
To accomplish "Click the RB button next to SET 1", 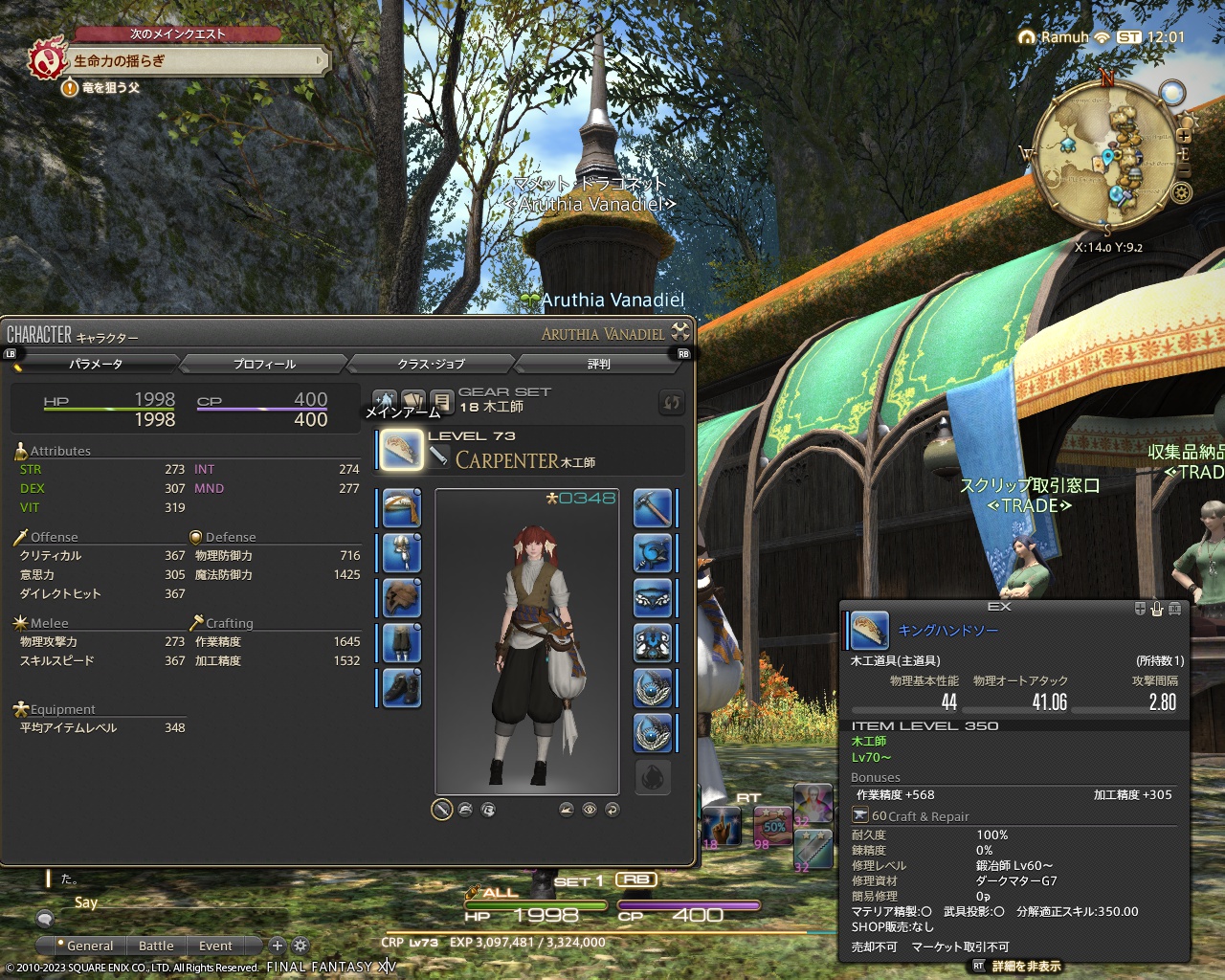I will tap(636, 880).
